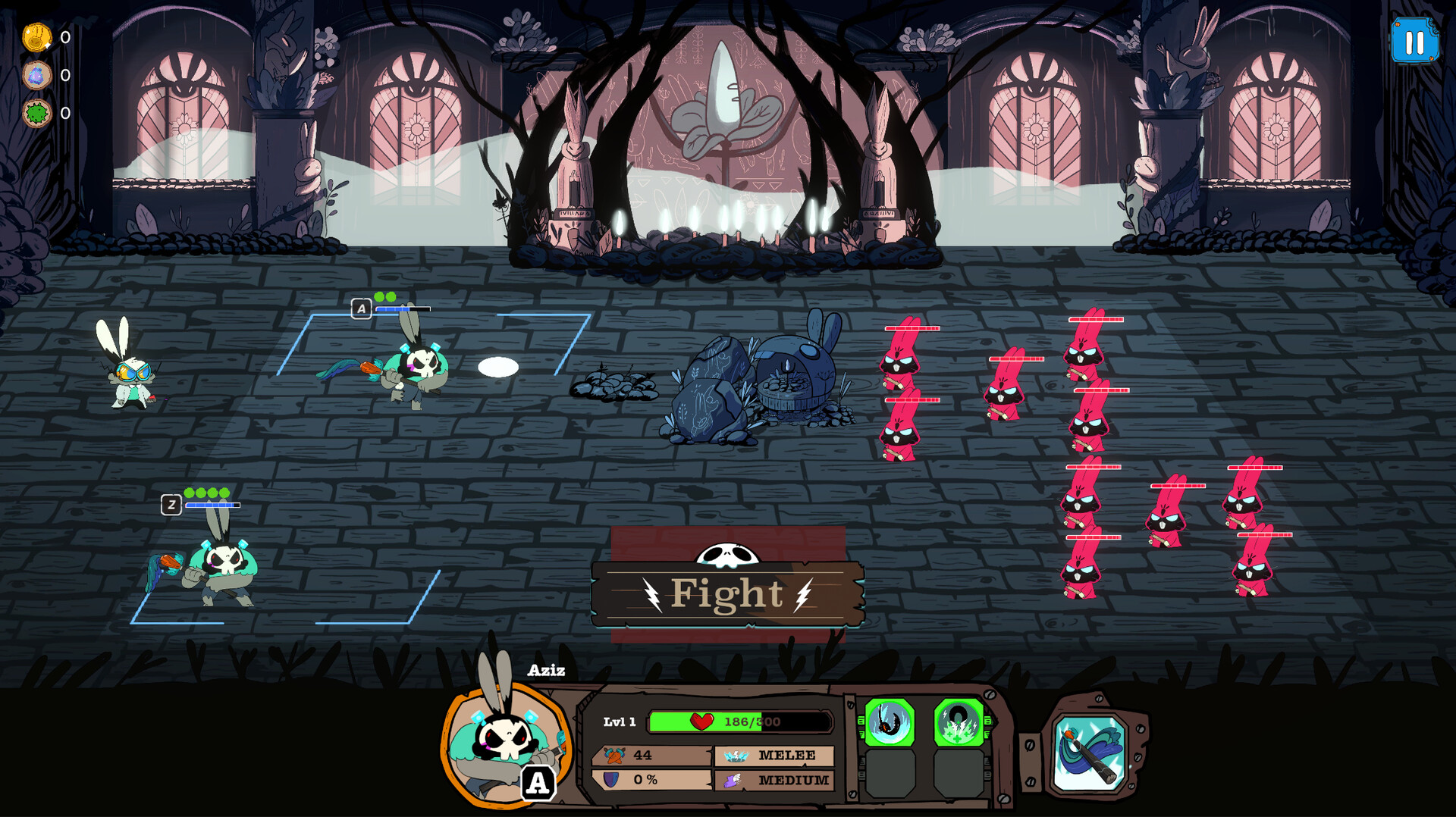Click the Fight banner to start battle

click(x=726, y=594)
